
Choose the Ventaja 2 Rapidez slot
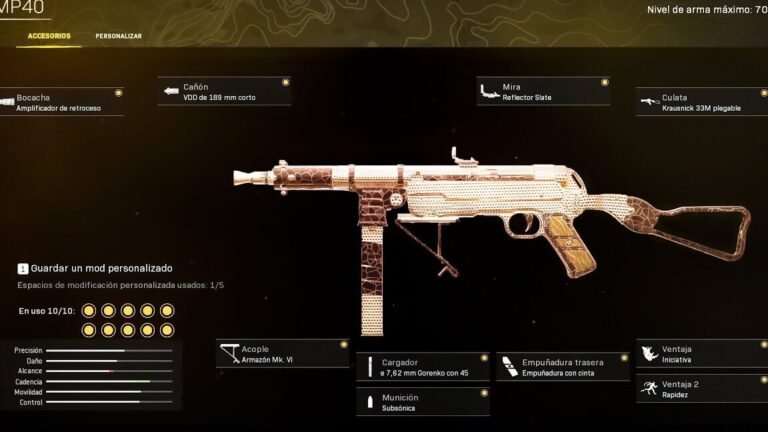coord(702,389)
